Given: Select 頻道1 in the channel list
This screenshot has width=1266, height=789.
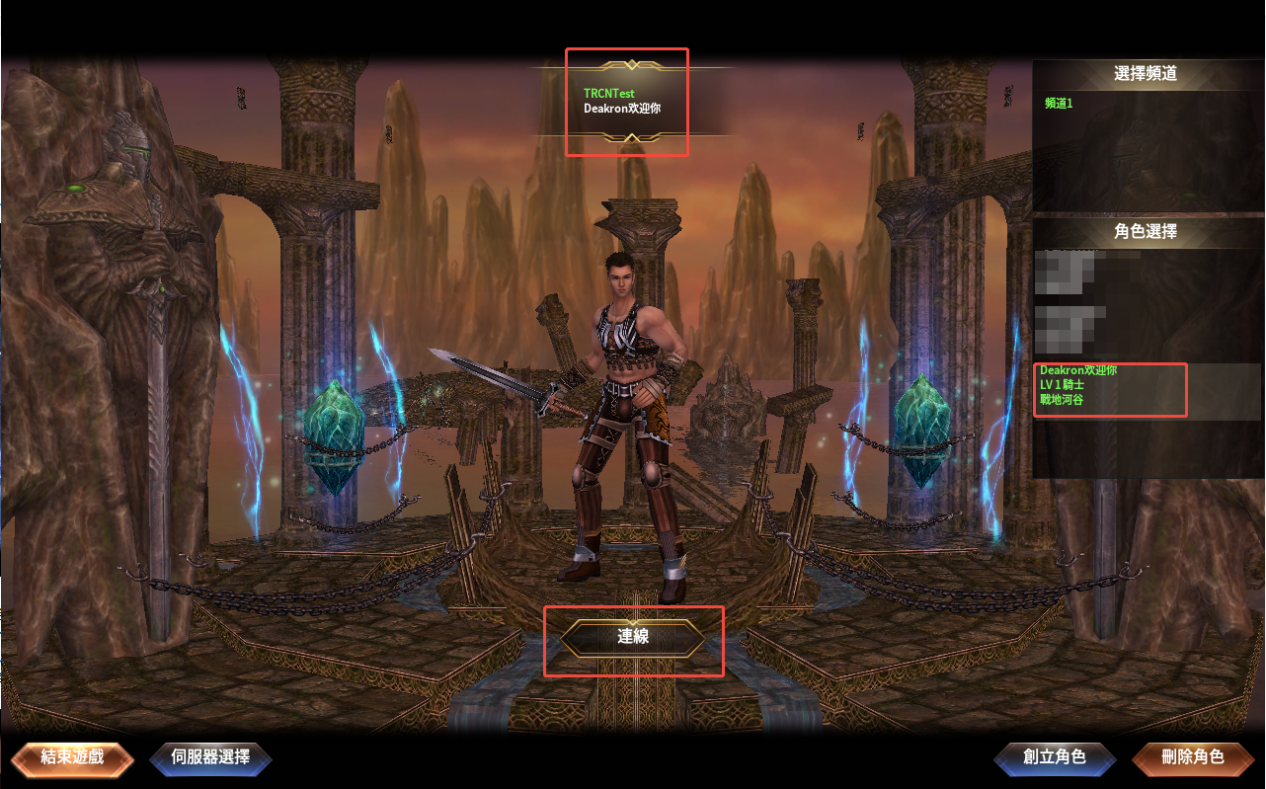Looking at the screenshot, I should [x=1059, y=103].
